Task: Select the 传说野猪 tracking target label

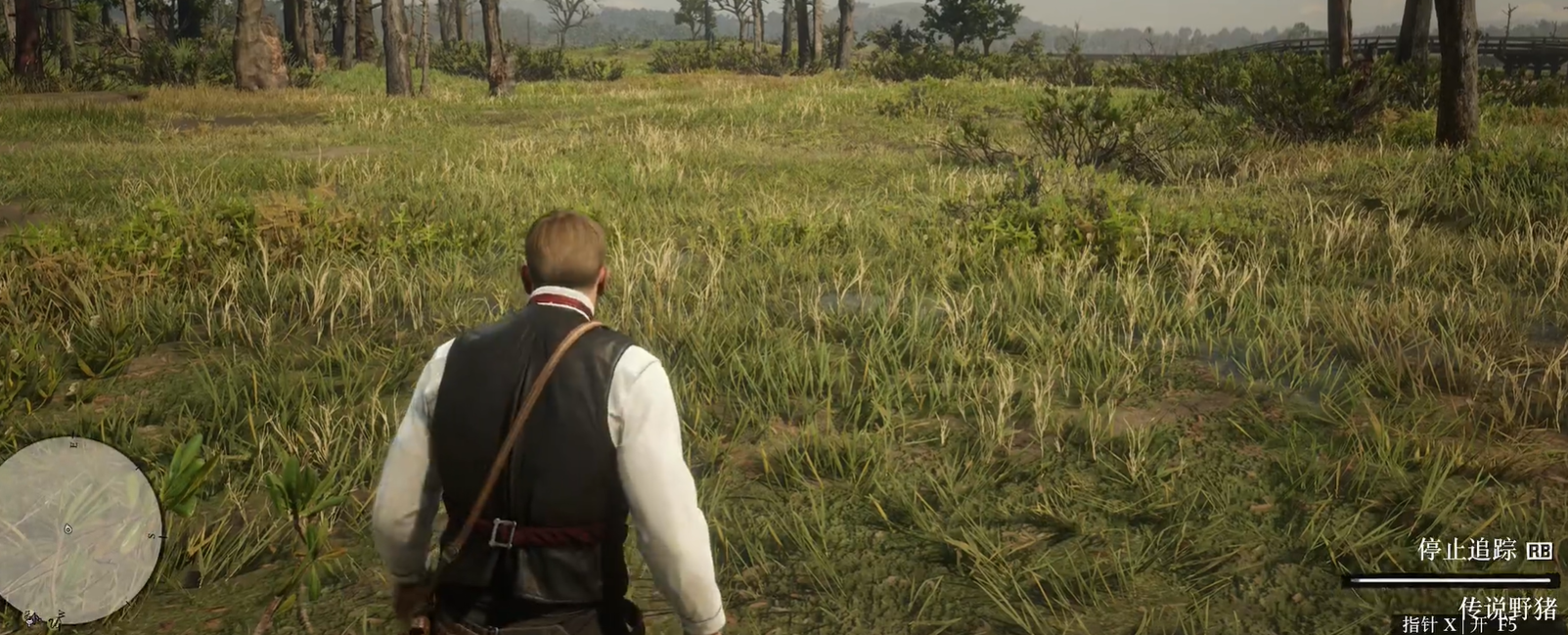Action: tap(1506, 608)
